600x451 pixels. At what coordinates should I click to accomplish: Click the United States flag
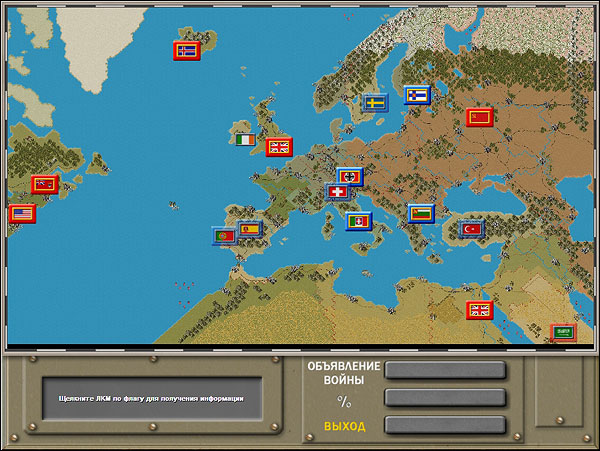pyautogui.click(x=22, y=213)
